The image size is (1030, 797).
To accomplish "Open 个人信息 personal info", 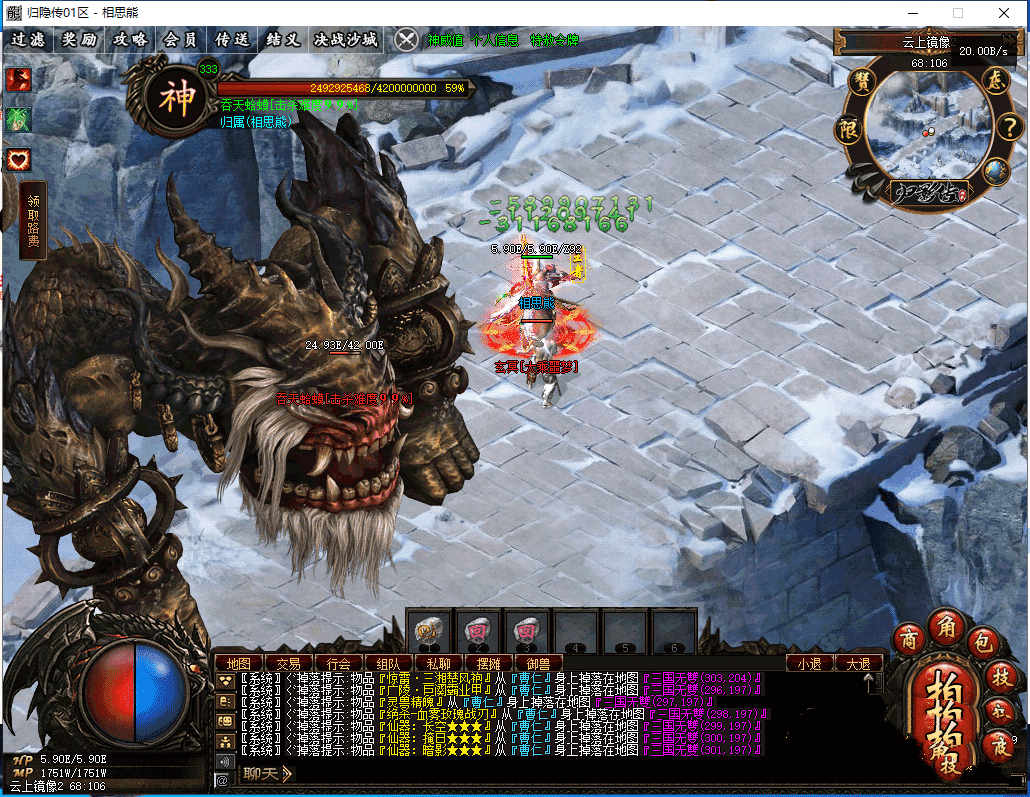I will 494,41.
